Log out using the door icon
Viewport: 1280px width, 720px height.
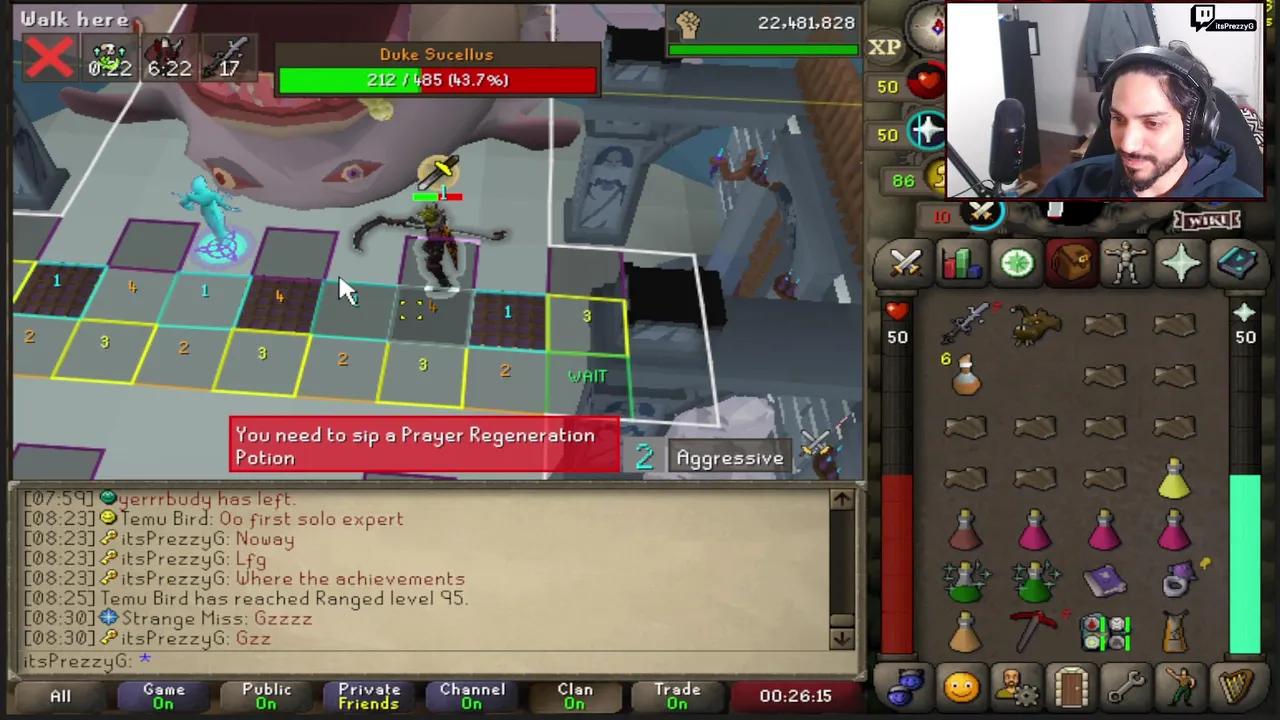point(1070,686)
